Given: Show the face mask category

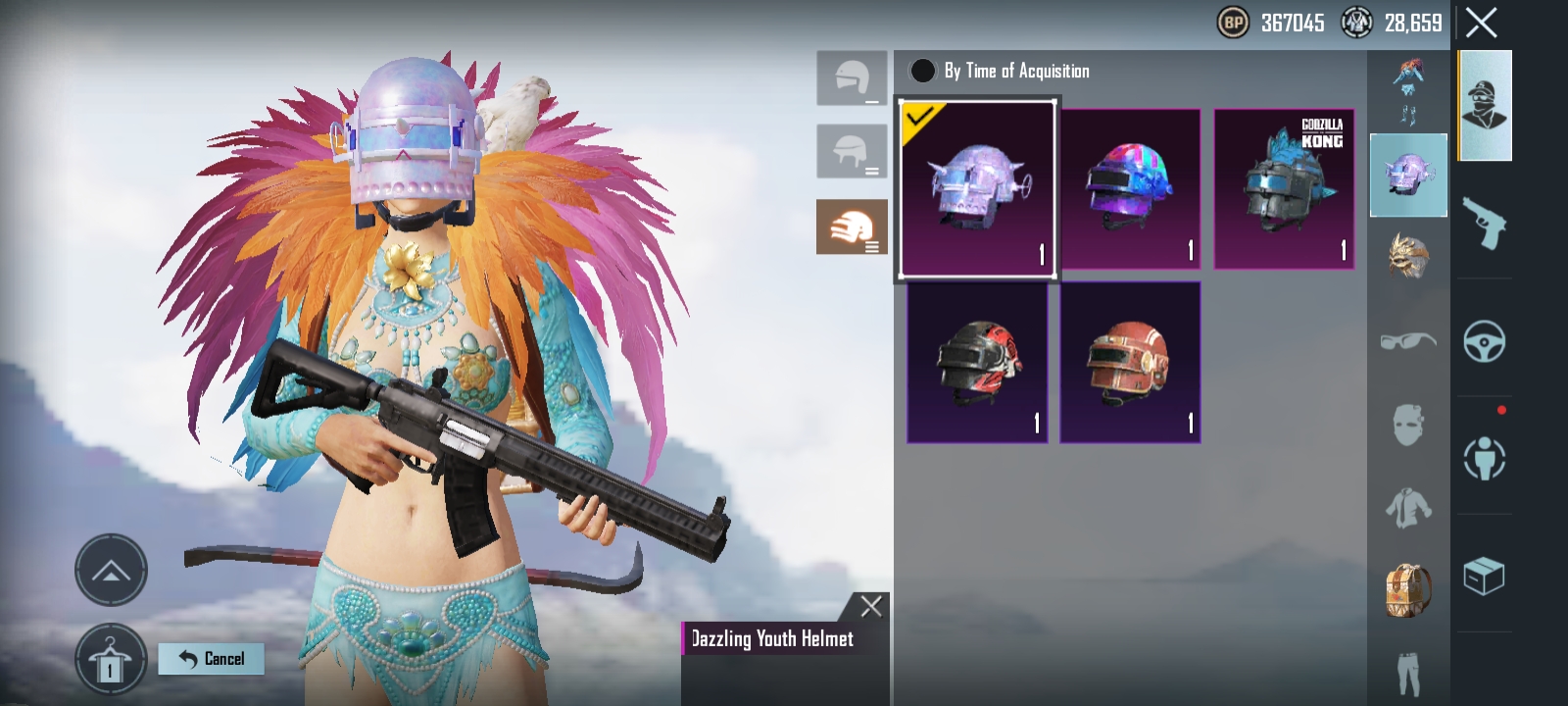Looking at the screenshot, I should point(1408,426).
